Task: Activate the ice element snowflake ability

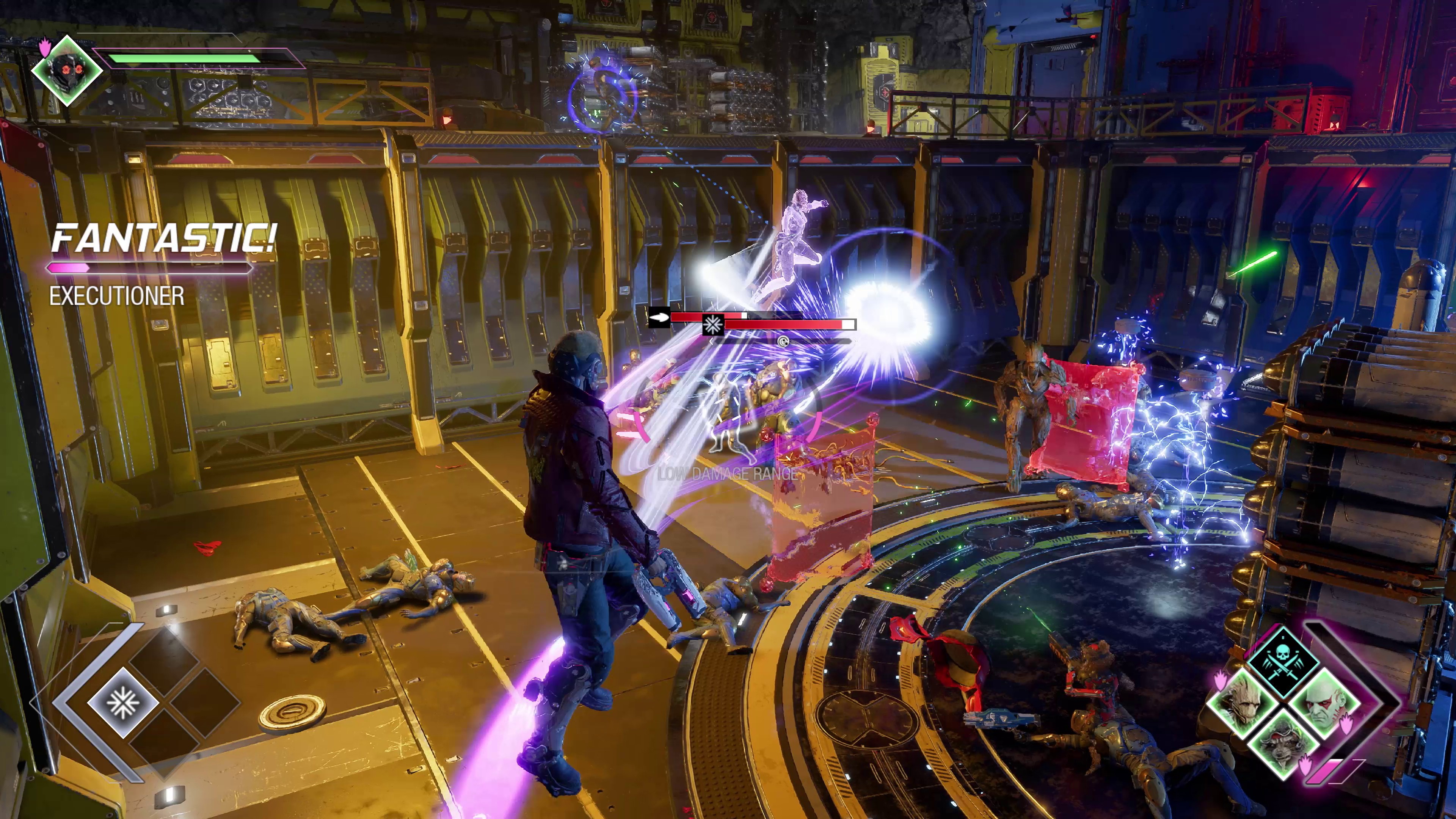Action: pos(122,703)
